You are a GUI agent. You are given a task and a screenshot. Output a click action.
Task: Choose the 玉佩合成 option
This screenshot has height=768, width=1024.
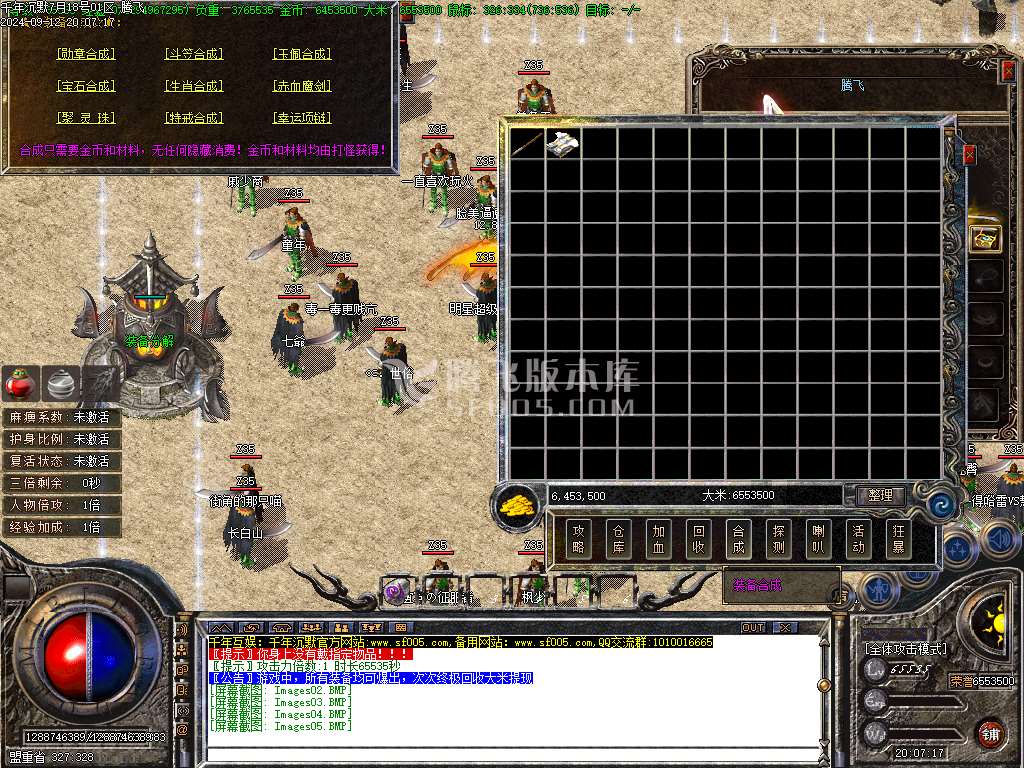pyautogui.click(x=302, y=54)
